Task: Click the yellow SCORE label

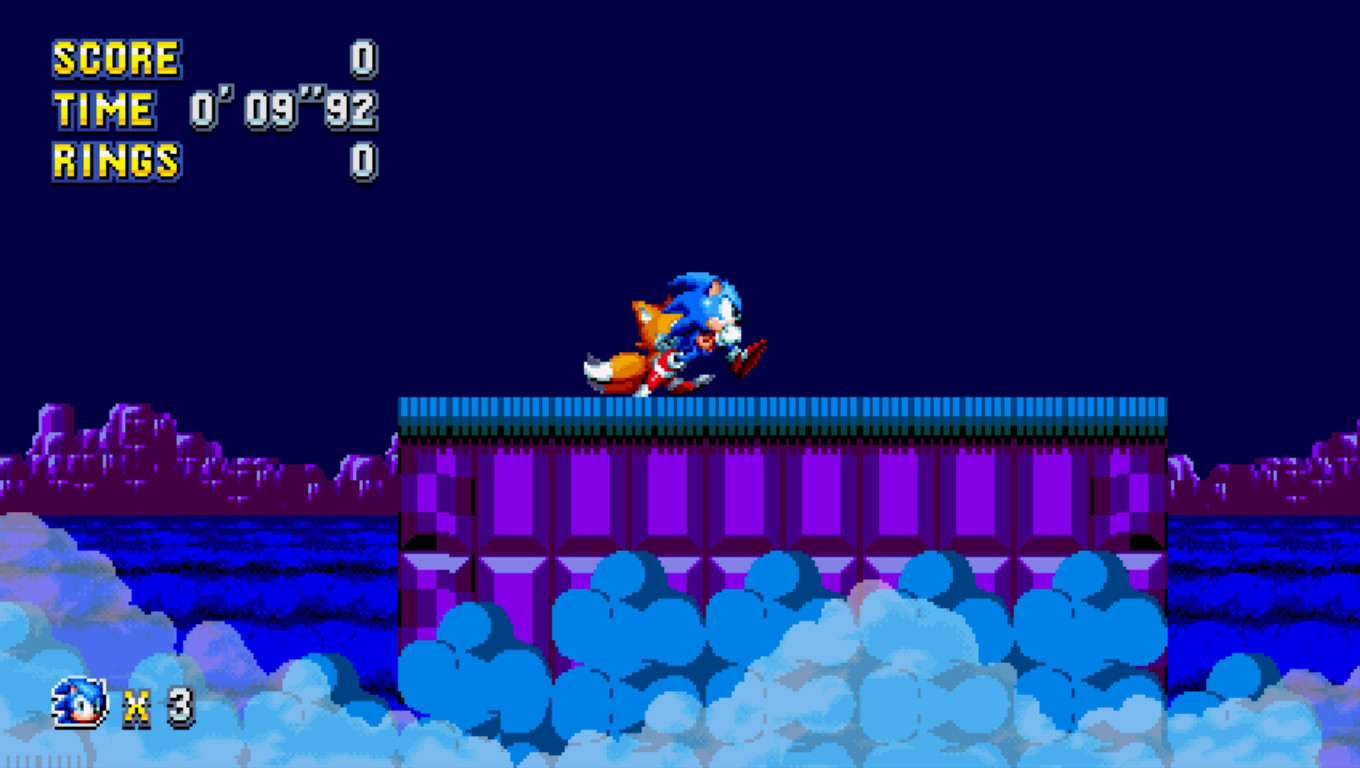Action: [115, 57]
